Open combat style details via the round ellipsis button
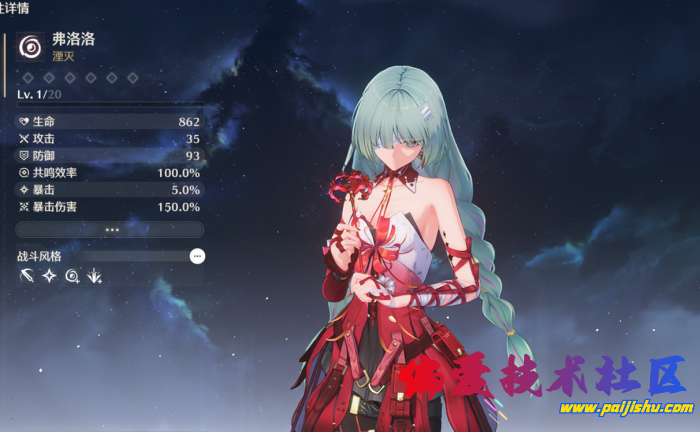The height and width of the screenshot is (432, 700). pos(197,256)
